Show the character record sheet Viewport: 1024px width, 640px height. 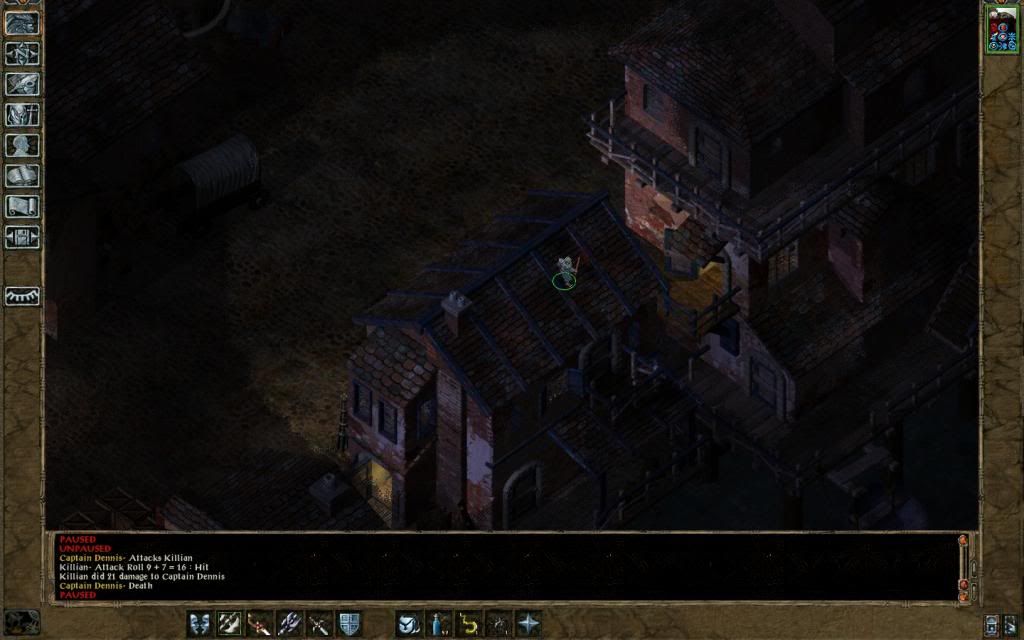22,145
